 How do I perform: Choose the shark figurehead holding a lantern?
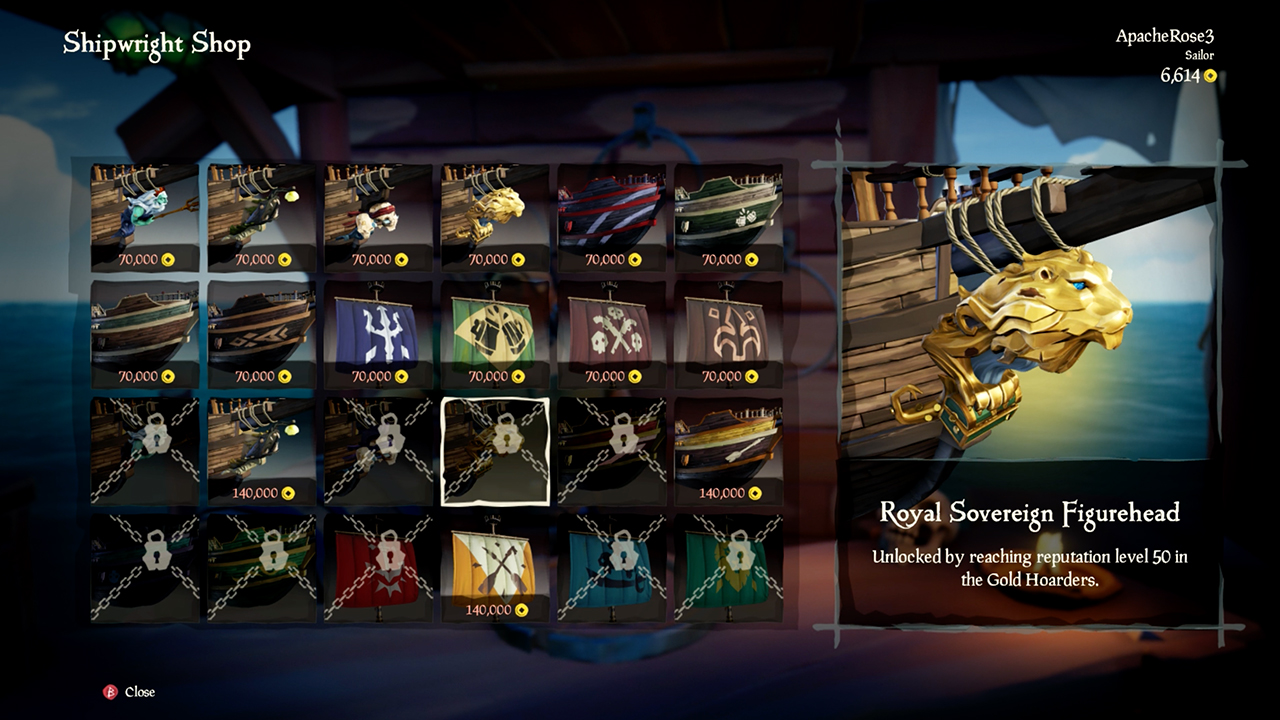click(261, 215)
